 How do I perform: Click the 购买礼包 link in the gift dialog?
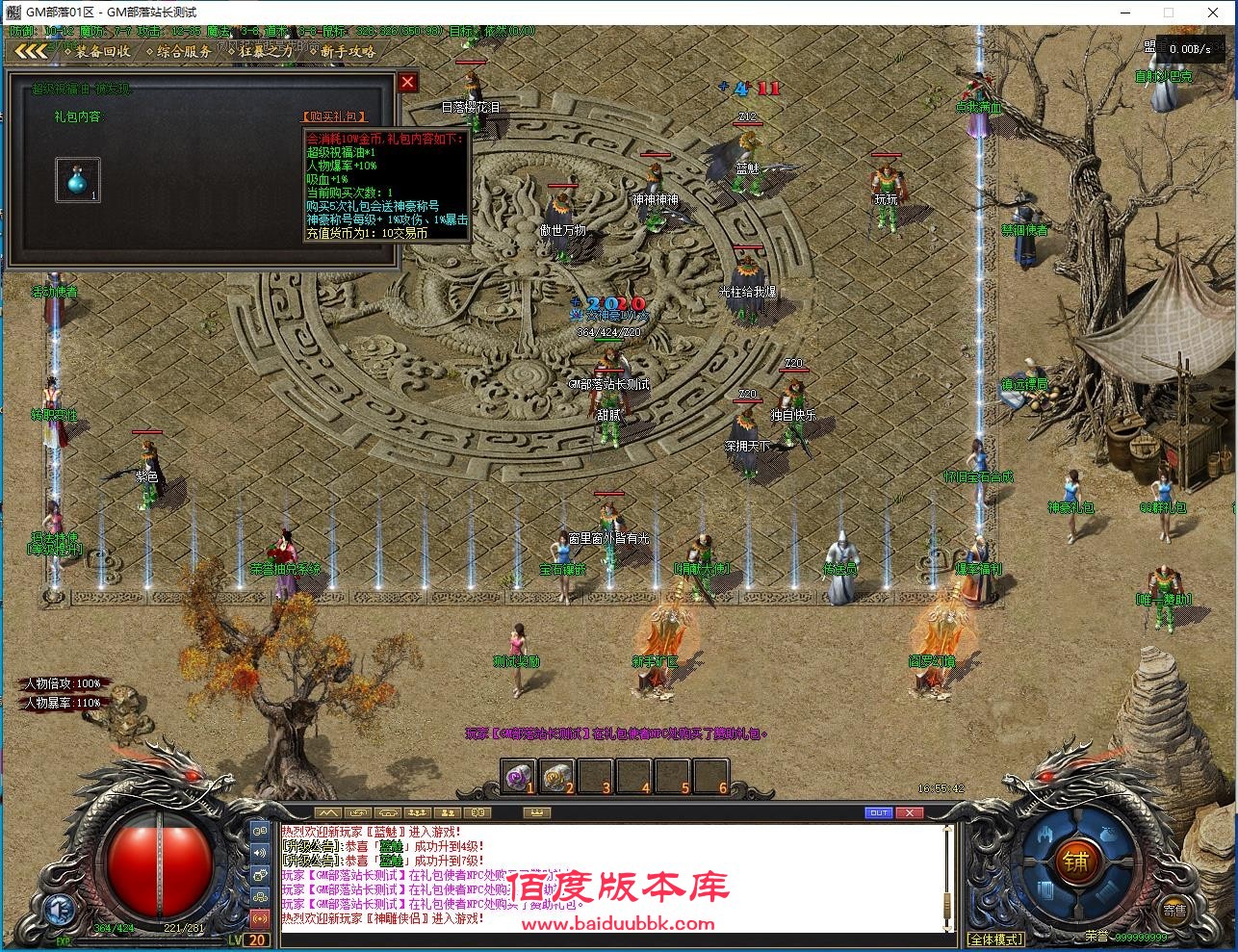tap(332, 116)
